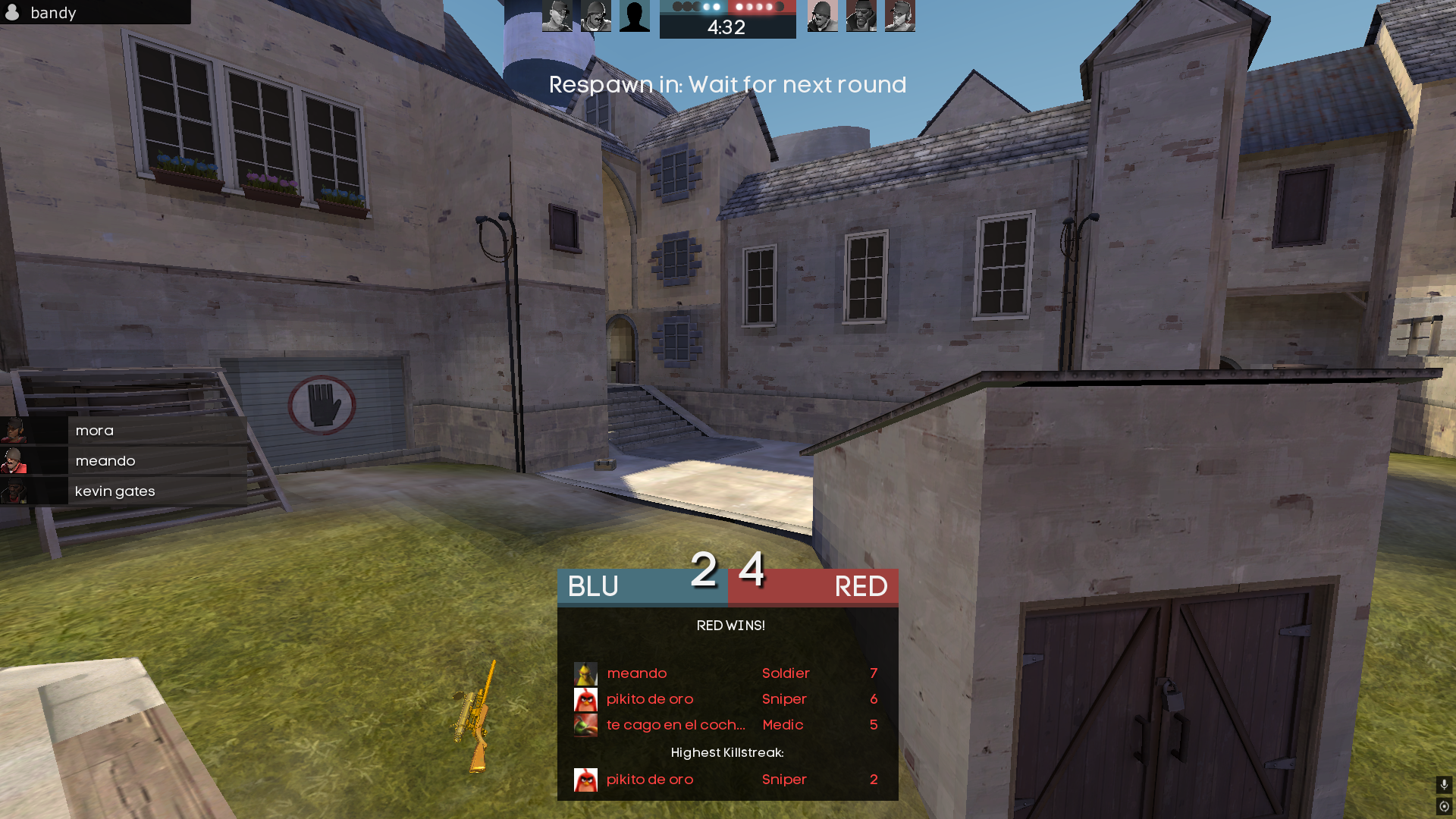Toggle the circular record icon
1456x819 pixels.
(1444, 806)
